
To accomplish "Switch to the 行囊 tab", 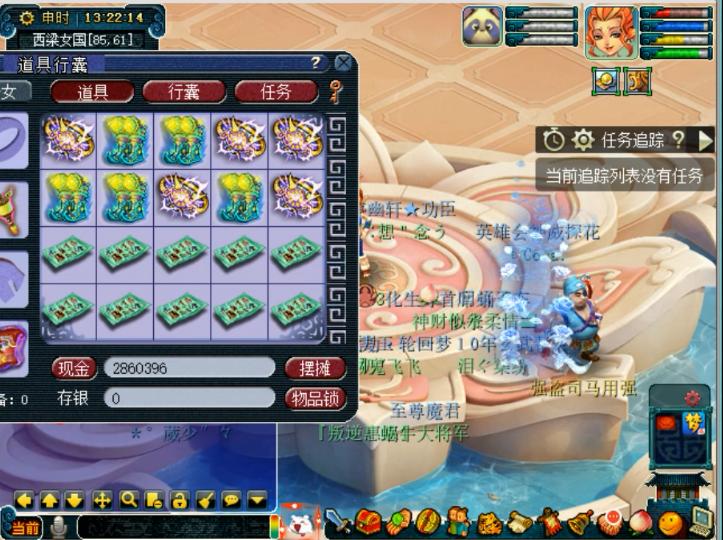I will tap(184, 92).
